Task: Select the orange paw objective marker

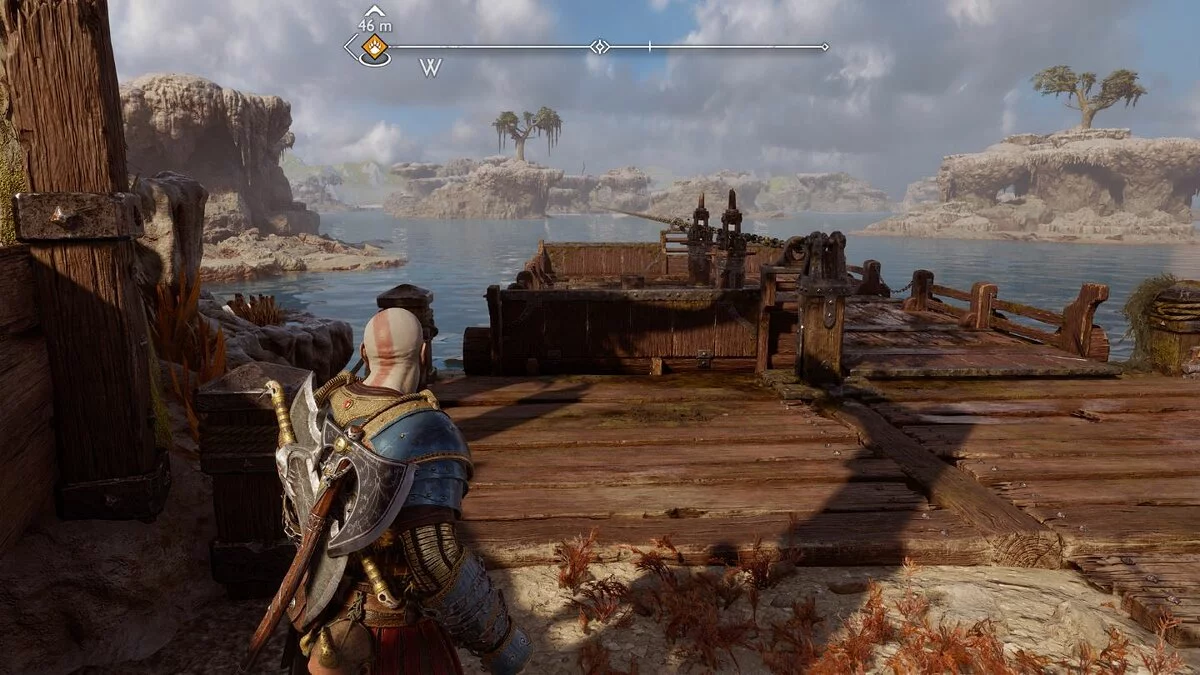Action: [375, 45]
